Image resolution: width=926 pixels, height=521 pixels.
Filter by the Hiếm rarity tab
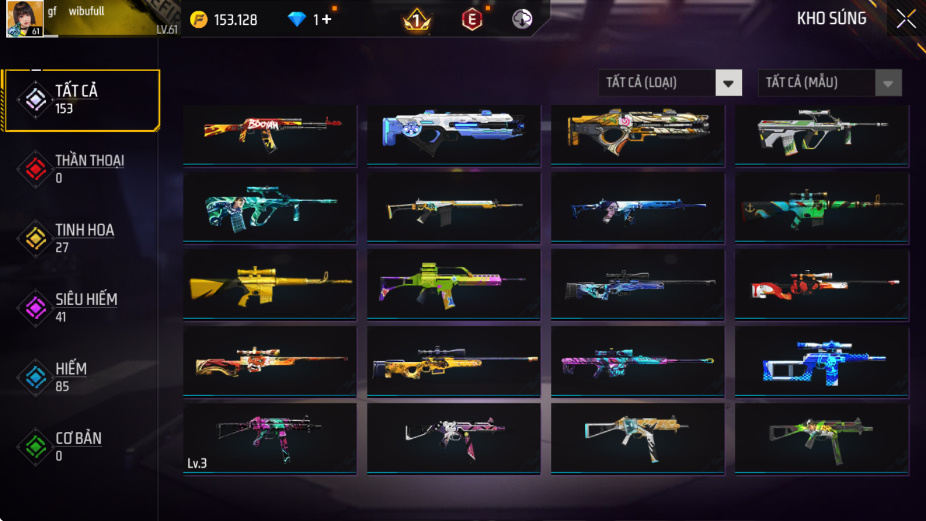(x=82, y=377)
